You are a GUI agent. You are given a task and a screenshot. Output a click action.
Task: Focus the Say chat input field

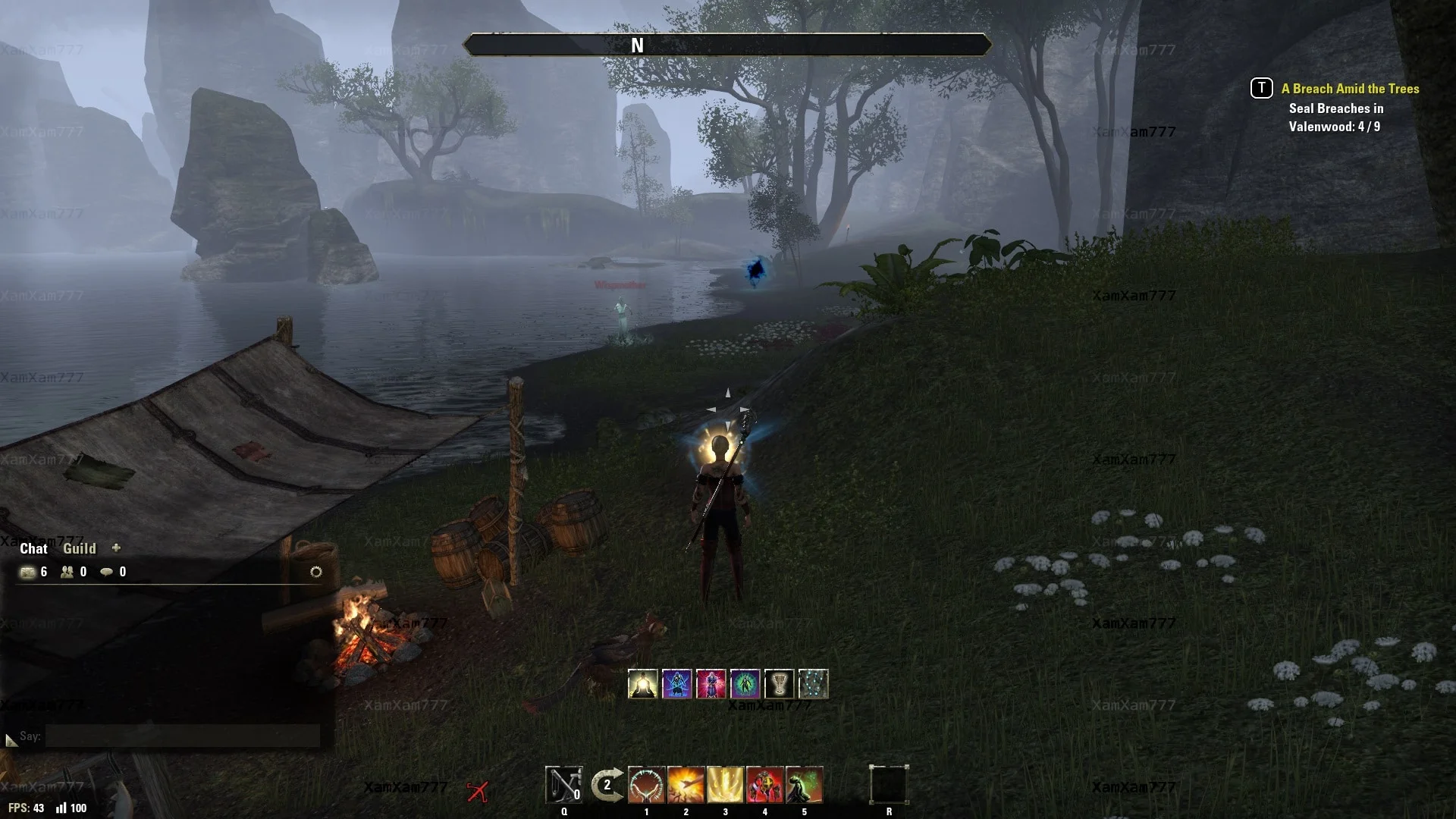[182, 736]
